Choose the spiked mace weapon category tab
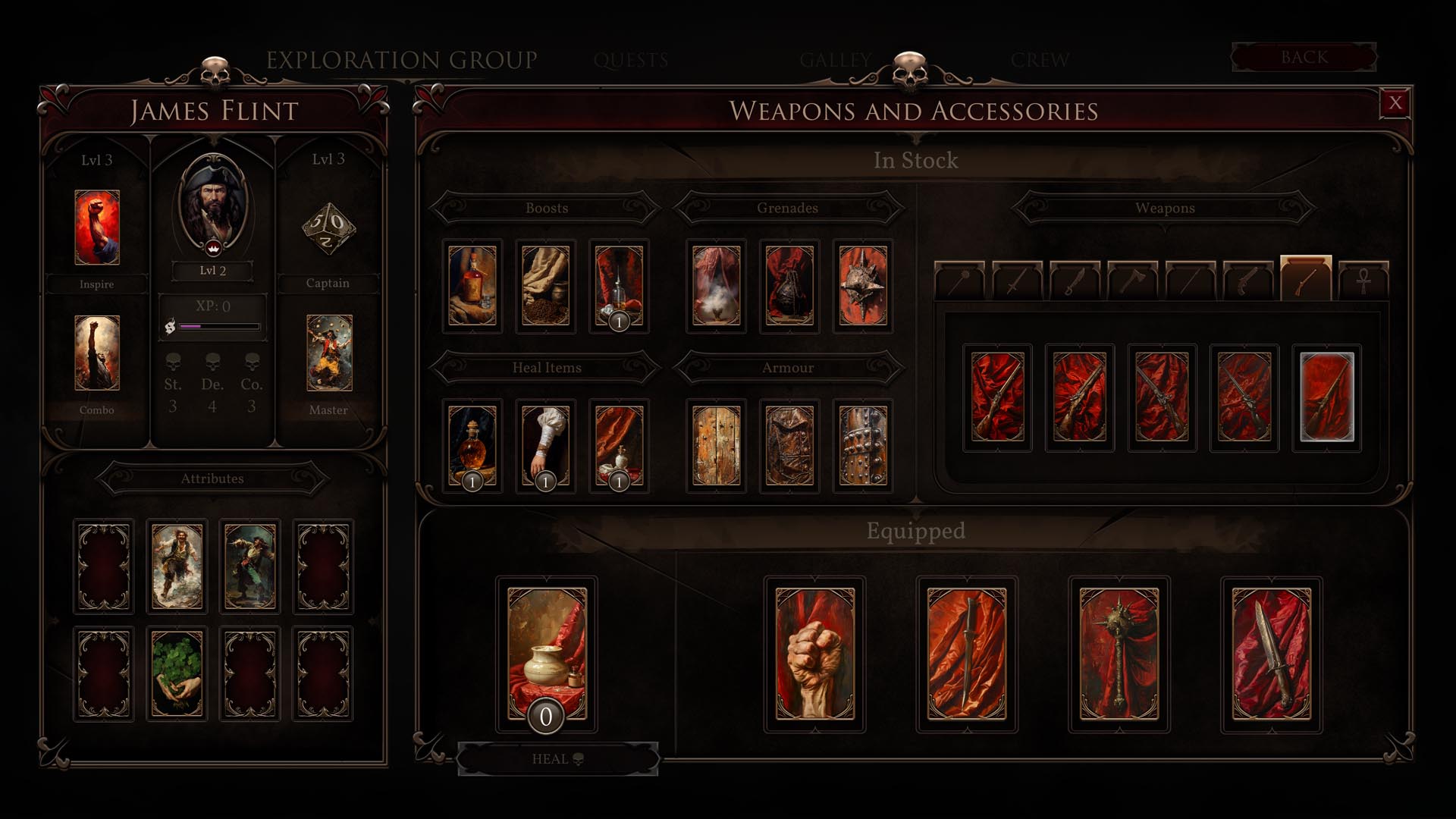Screen dimensions: 1456x819 959,281
